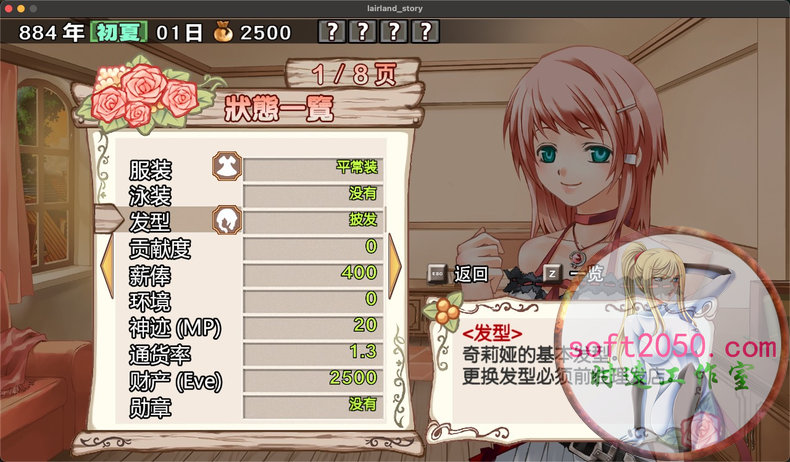Select the 勋章 medal row
This screenshot has width=790, height=462.
pyautogui.click(x=255, y=405)
